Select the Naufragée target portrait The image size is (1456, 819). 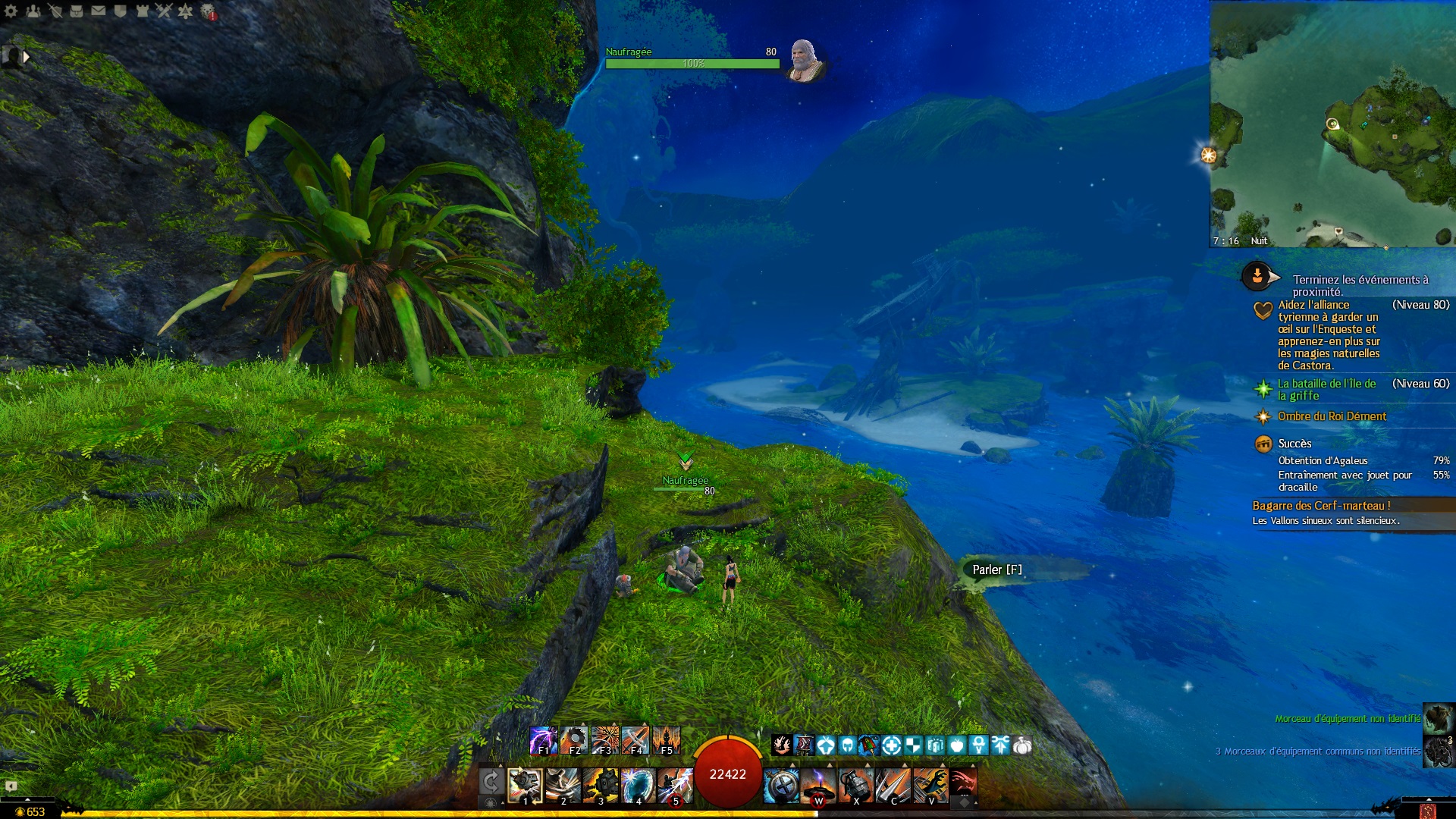point(803,60)
